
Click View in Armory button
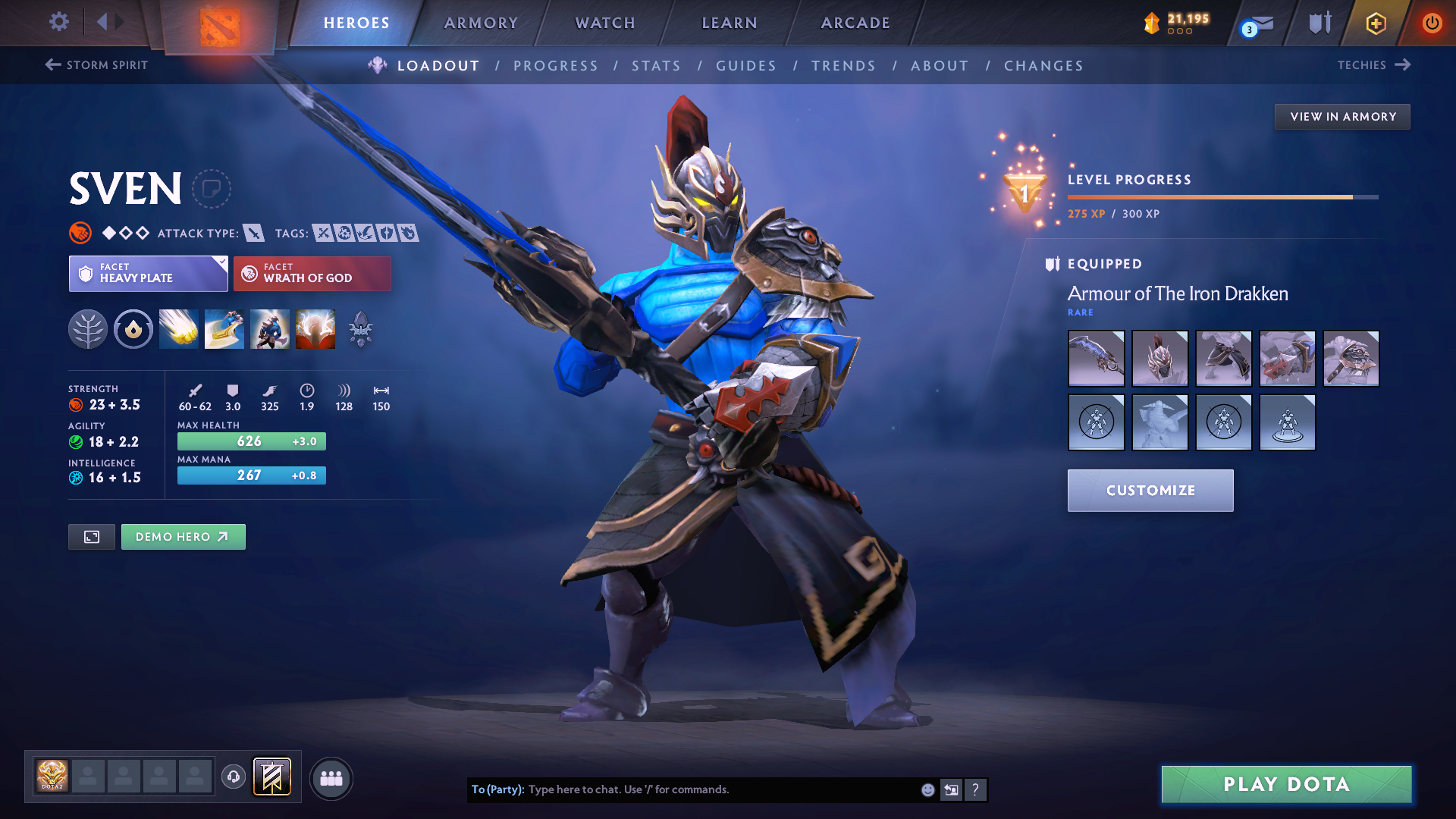(1342, 117)
